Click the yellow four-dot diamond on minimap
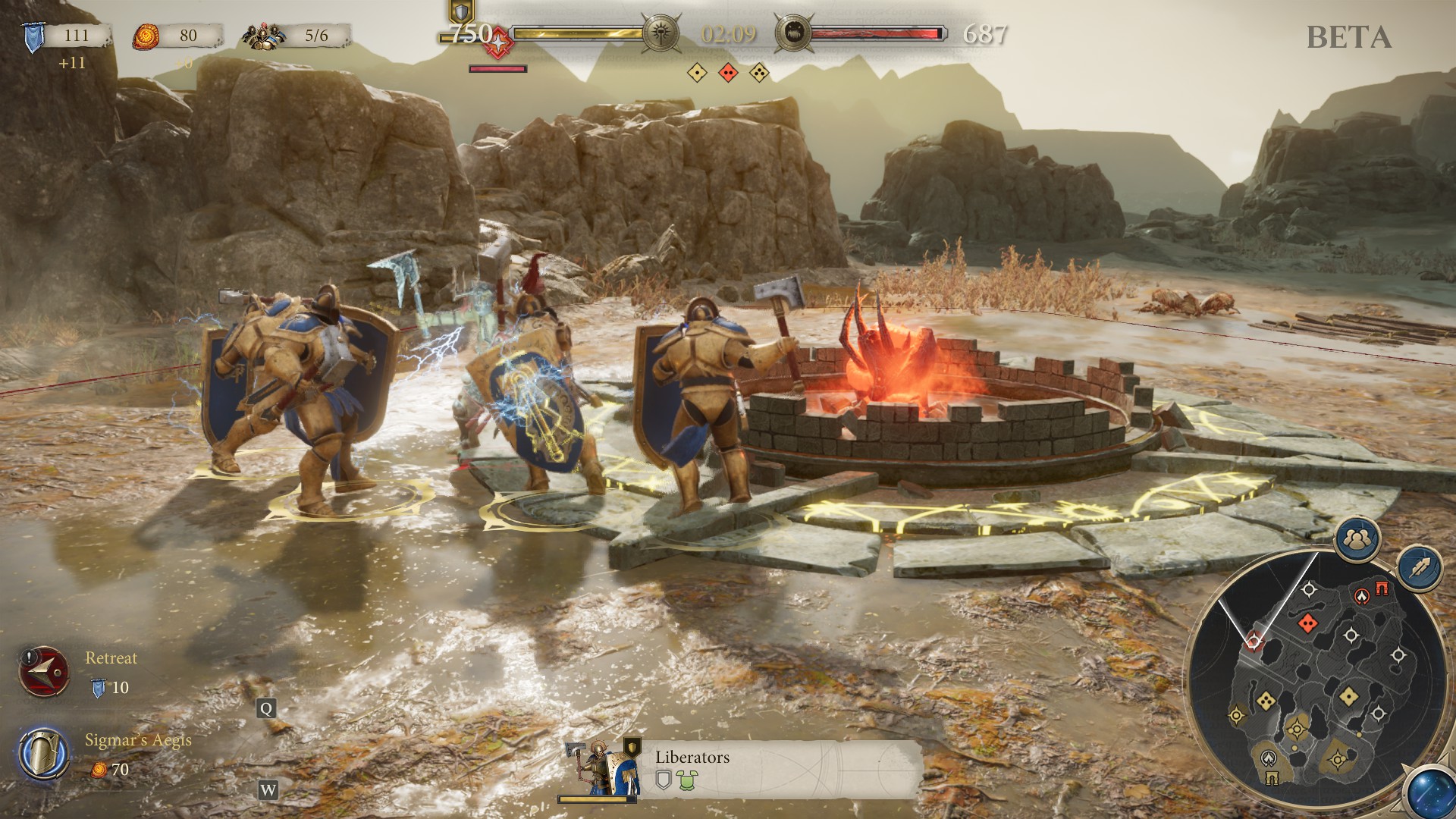1456x819 pixels. (1265, 701)
